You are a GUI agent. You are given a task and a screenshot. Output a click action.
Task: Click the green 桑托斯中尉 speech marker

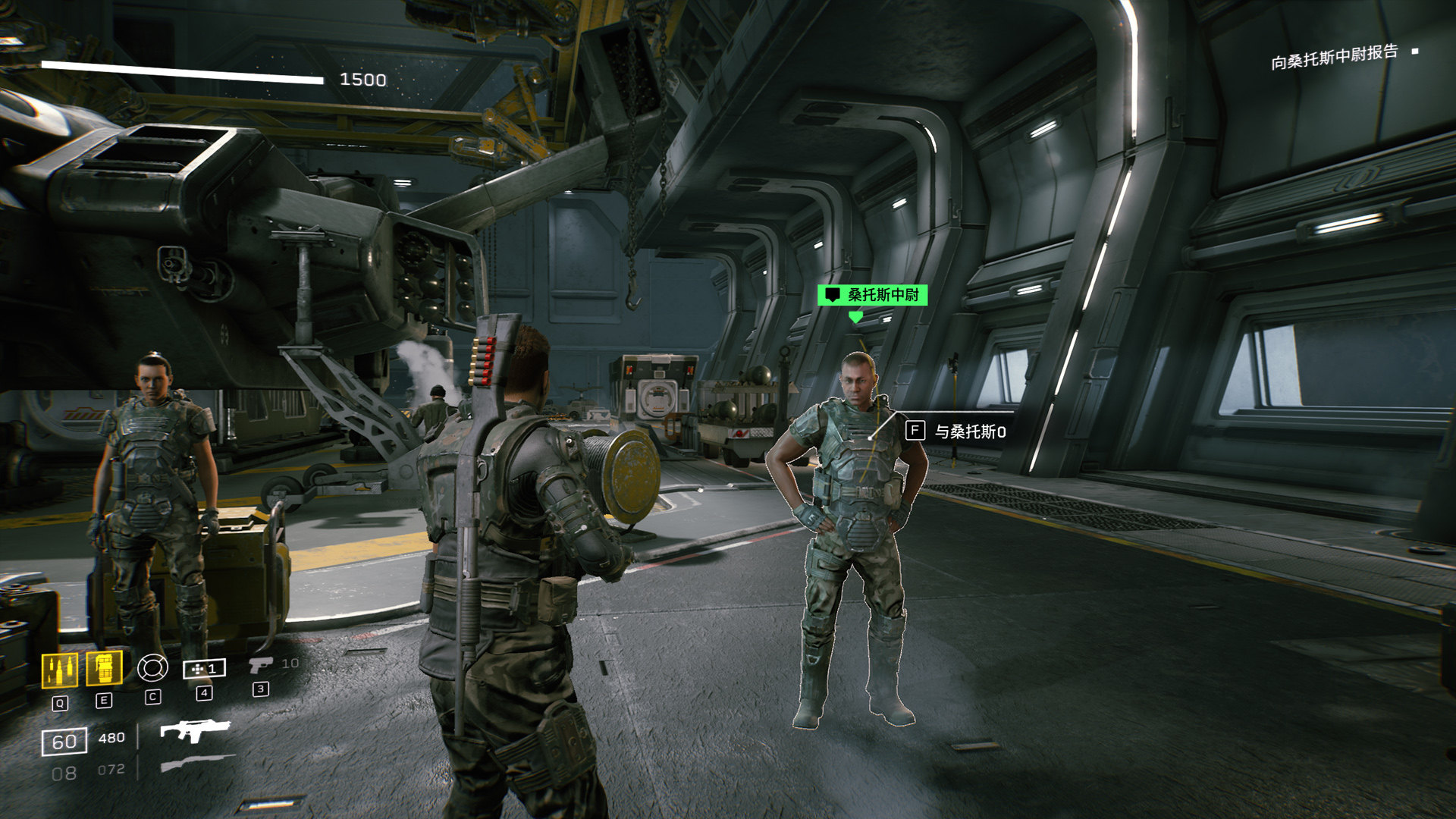pyautogui.click(x=872, y=295)
